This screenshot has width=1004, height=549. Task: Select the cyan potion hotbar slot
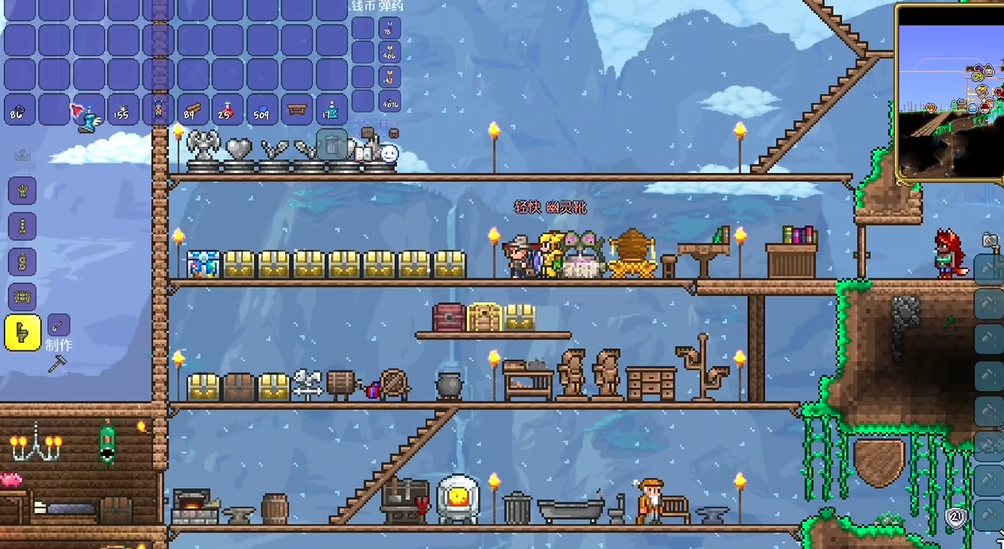pos(331,110)
